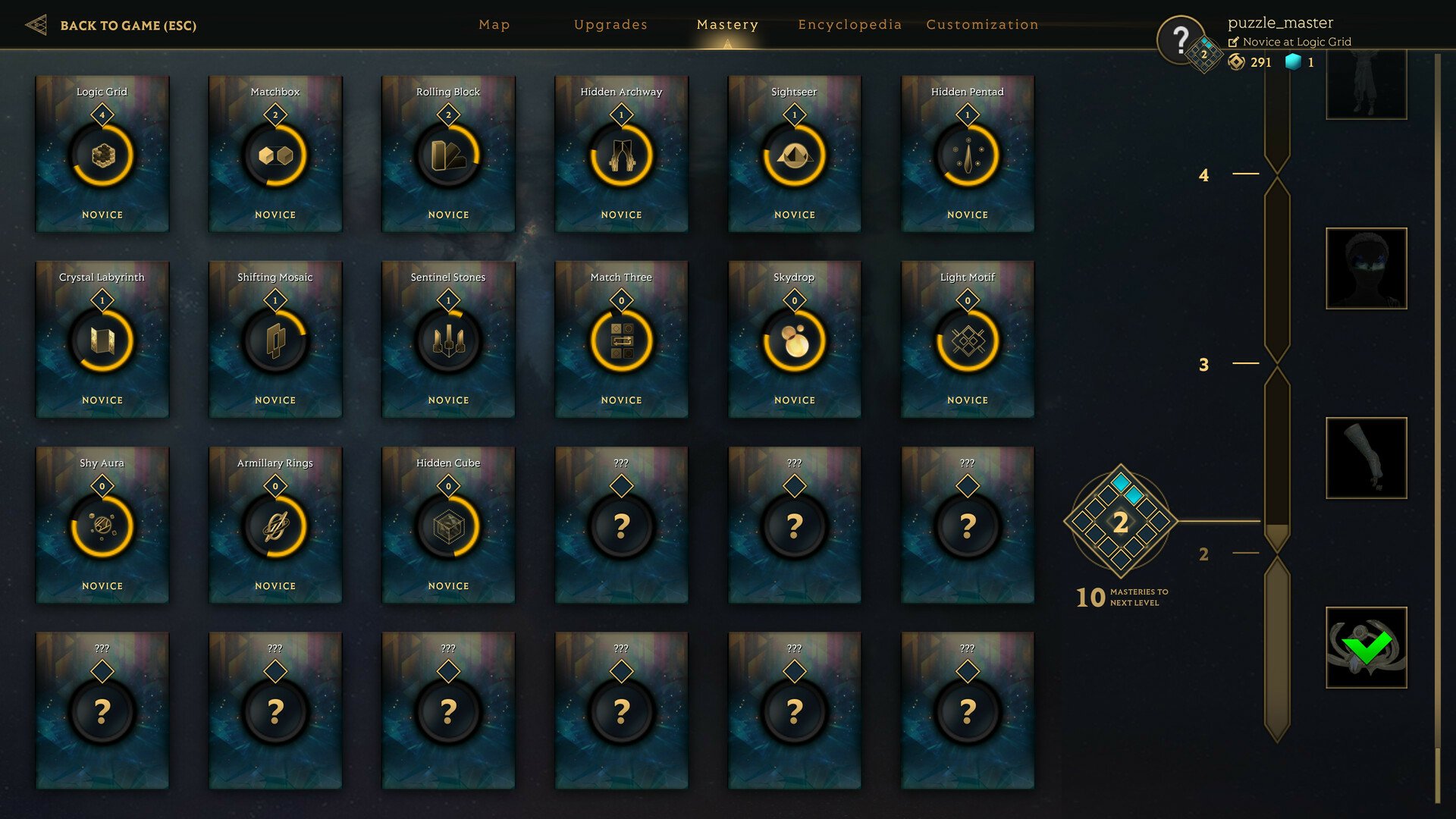Choose the Shifting Mosaic mastery card
This screenshot has width=1456, height=819.
(x=275, y=340)
